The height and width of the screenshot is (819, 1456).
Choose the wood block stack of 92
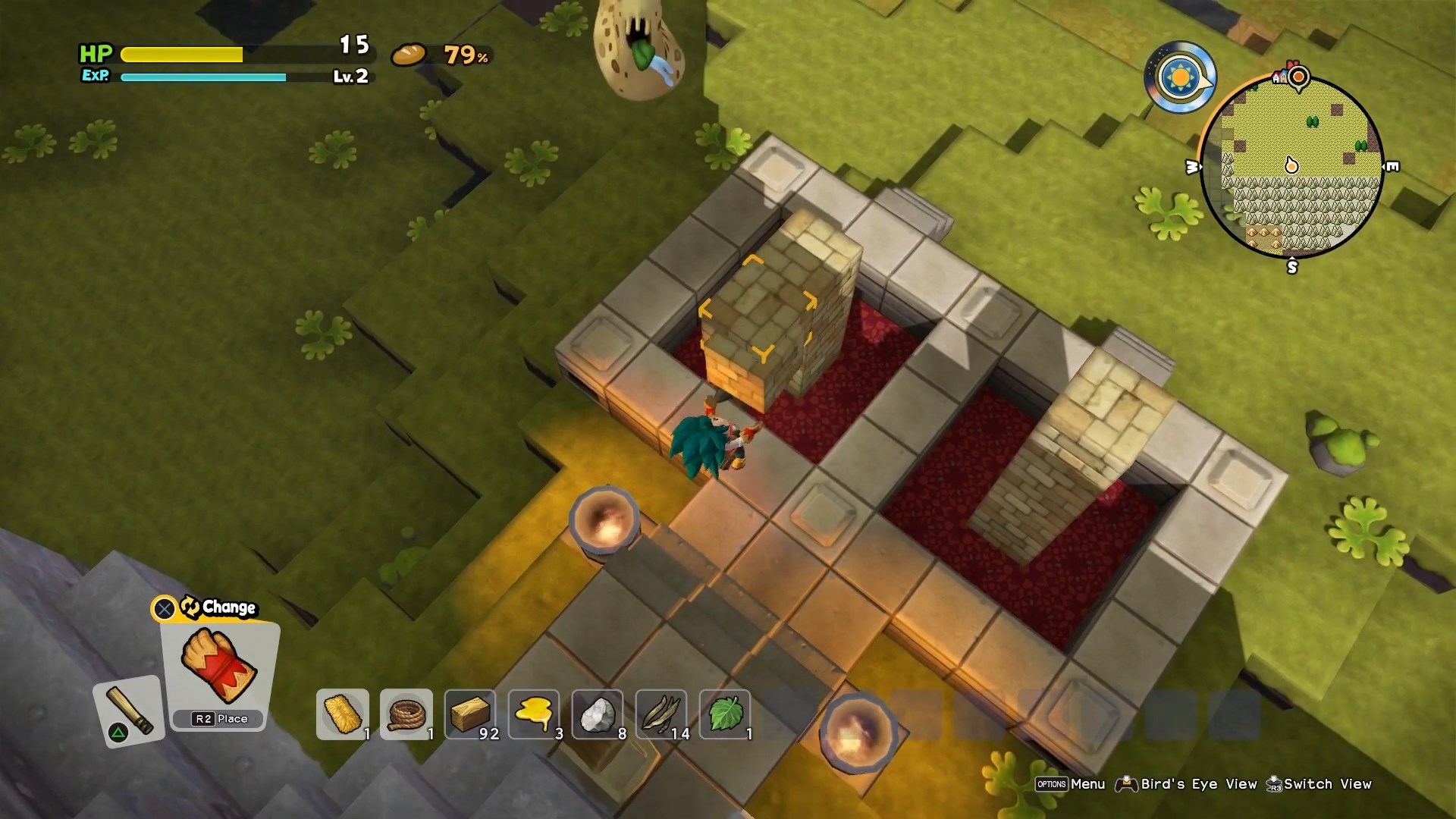(x=470, y=714)
